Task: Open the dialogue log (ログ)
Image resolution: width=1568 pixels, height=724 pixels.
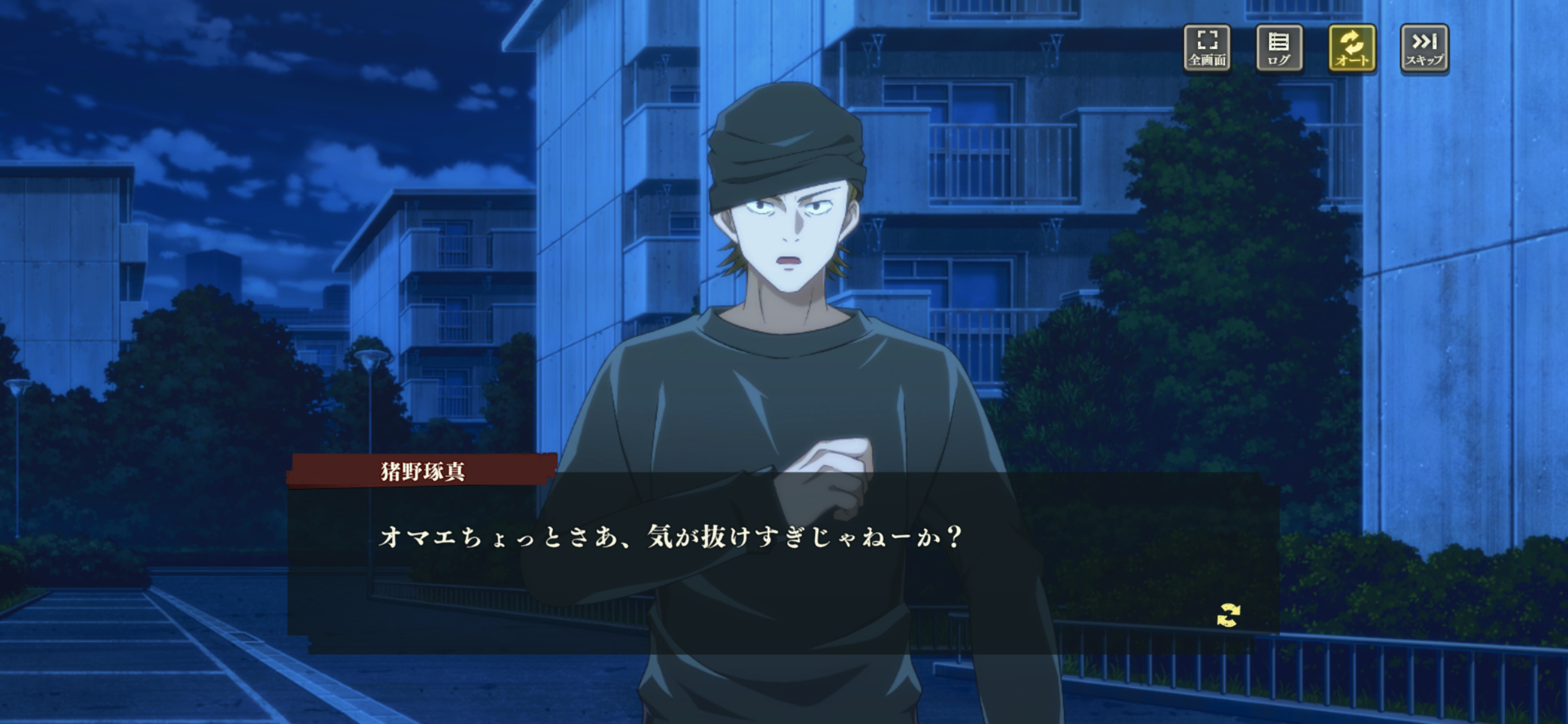Action: [x=1279, y=48]
